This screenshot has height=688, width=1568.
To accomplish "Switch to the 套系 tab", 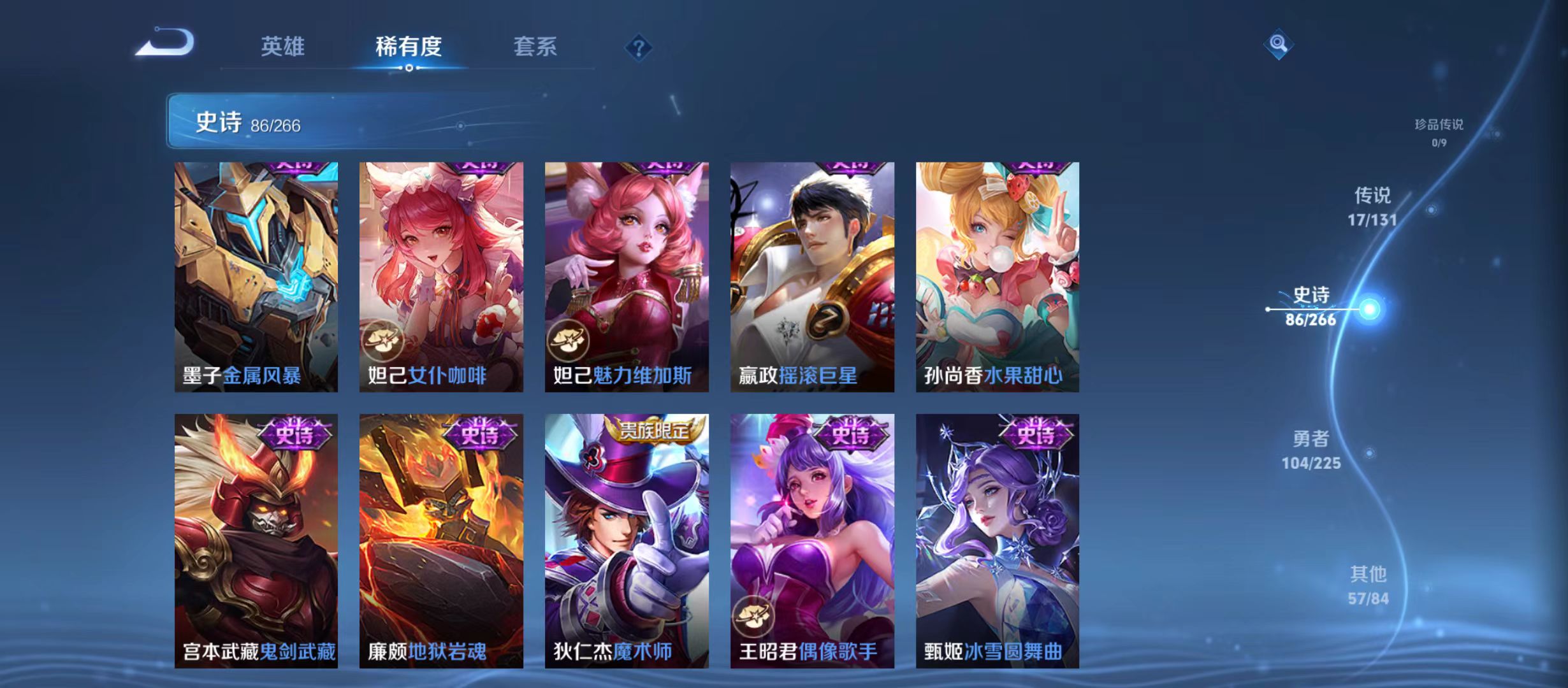I will [x=537, y=47].
